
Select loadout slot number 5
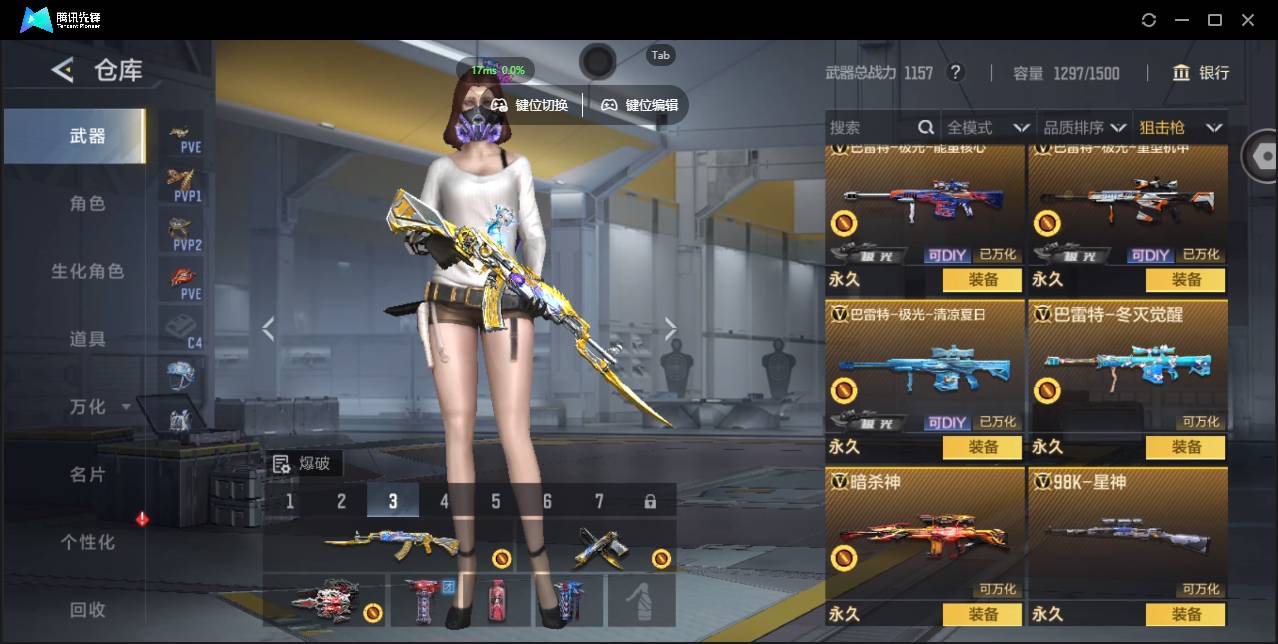pyautogui.click(x=496, y=501)
